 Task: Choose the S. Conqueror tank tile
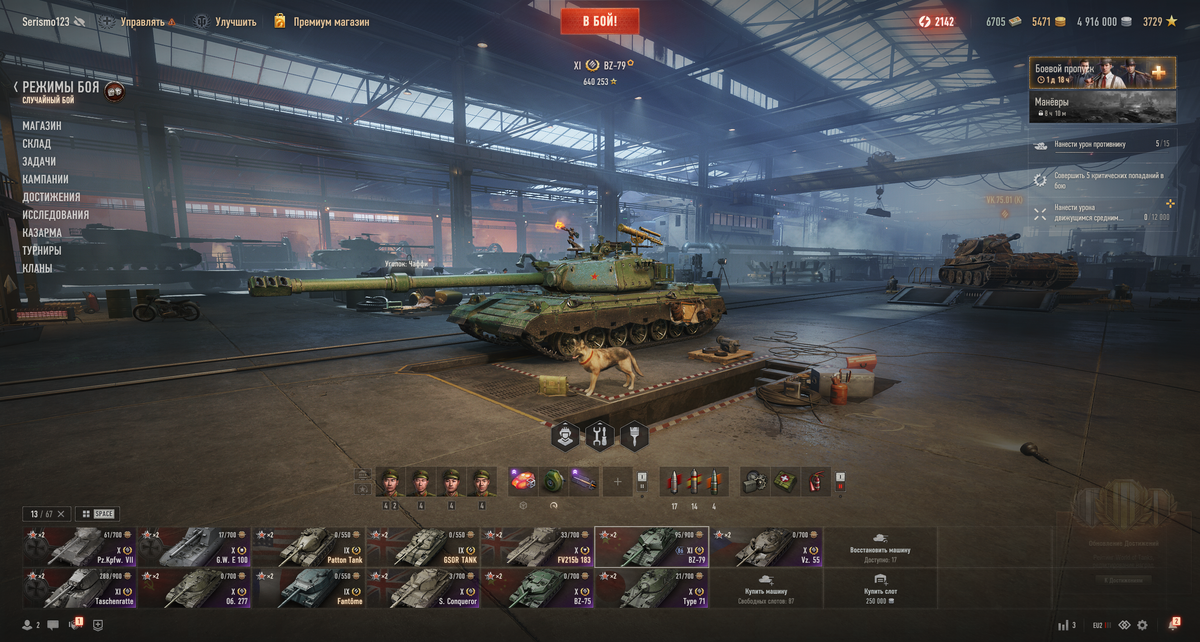pos(423,588)
